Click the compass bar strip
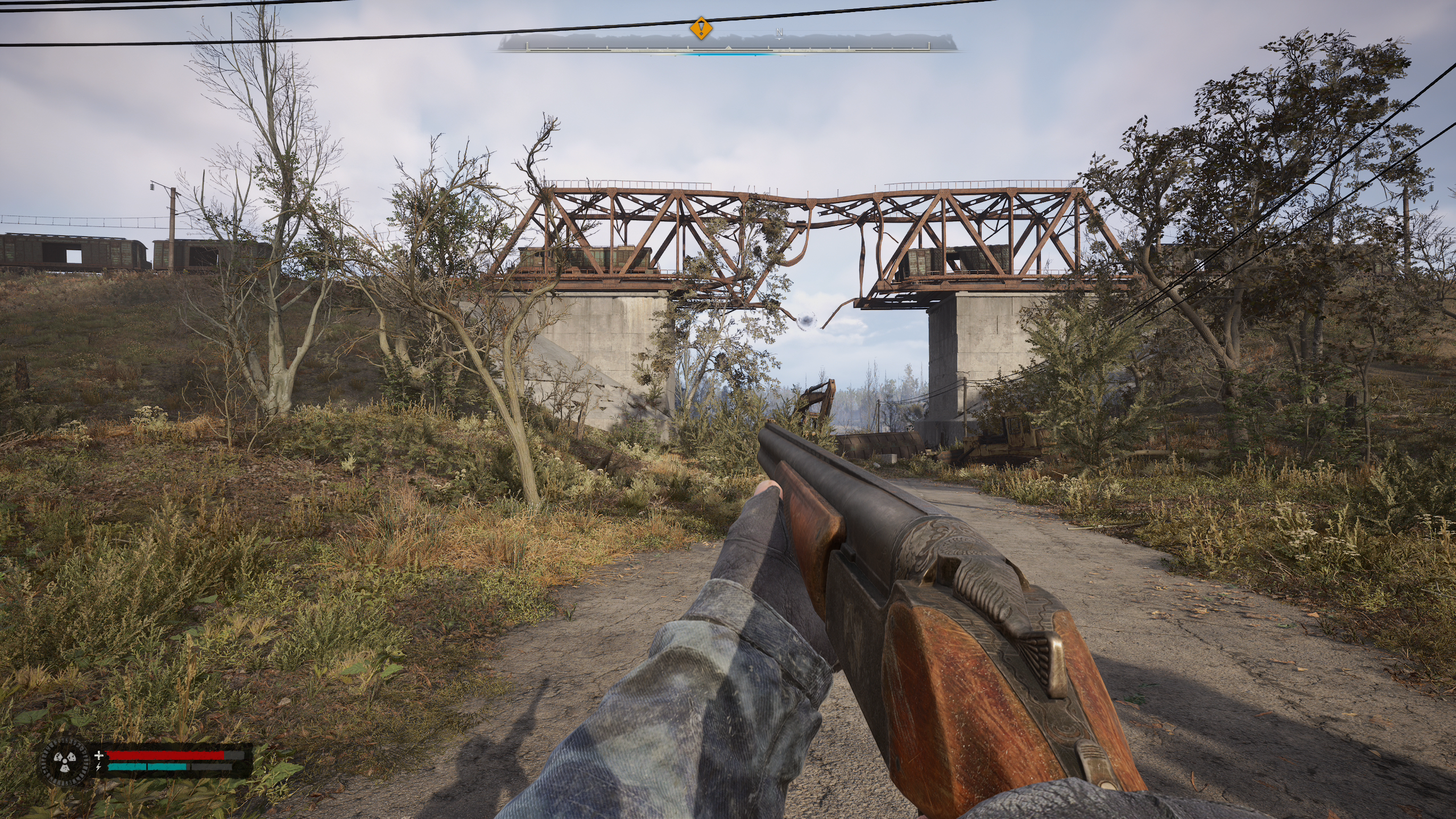The height and width of the screenshot is (819, 1456). pos(728,44)
